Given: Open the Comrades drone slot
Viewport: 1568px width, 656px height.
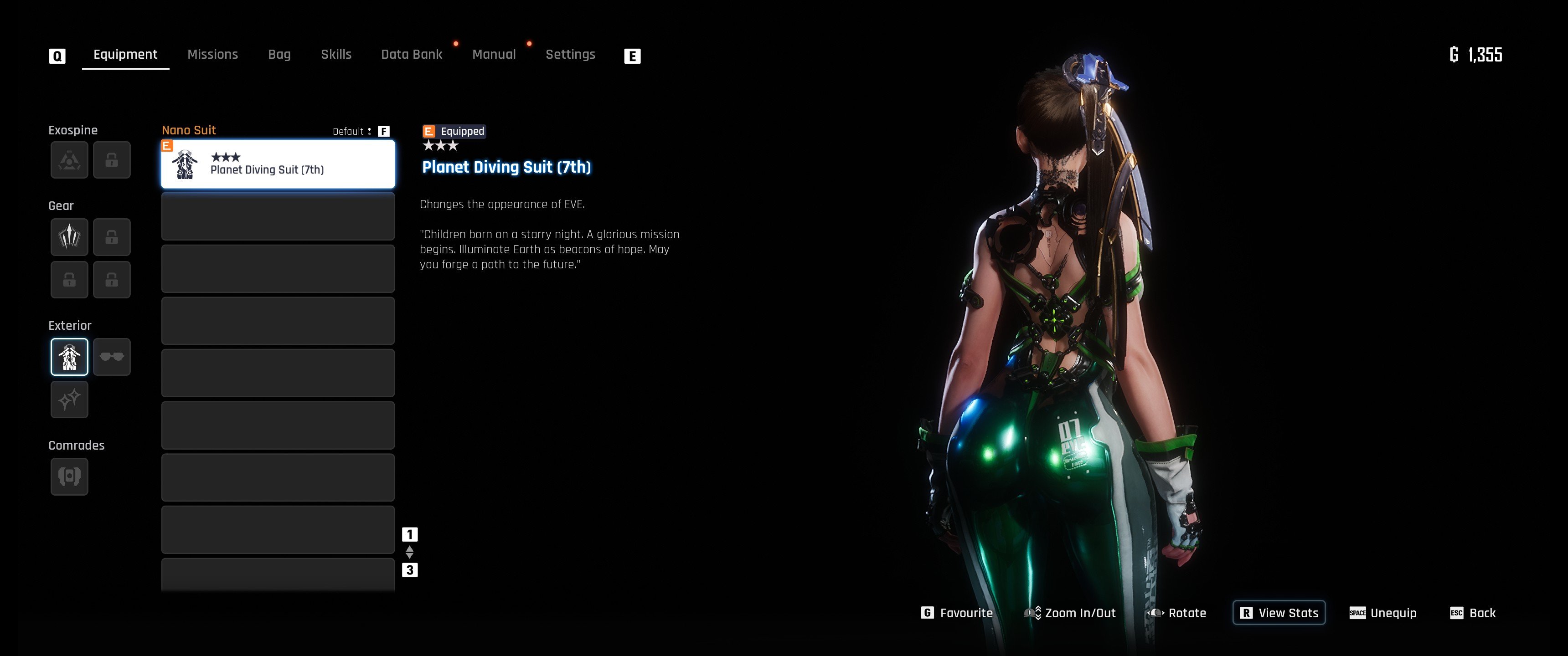Looking at the screenshot, I should click(x=69, y=477).
